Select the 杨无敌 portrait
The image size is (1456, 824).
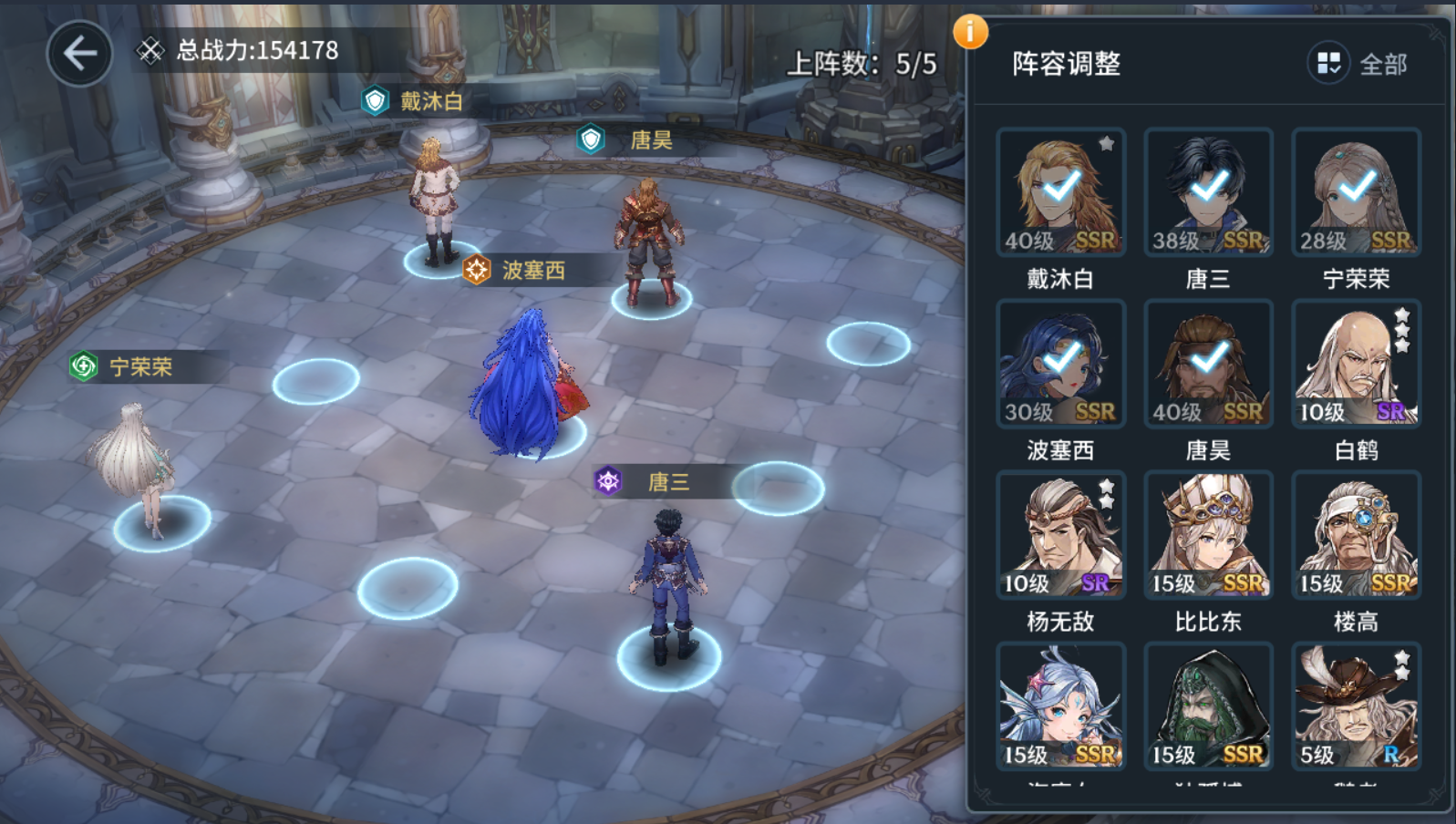pos(1060,534)
